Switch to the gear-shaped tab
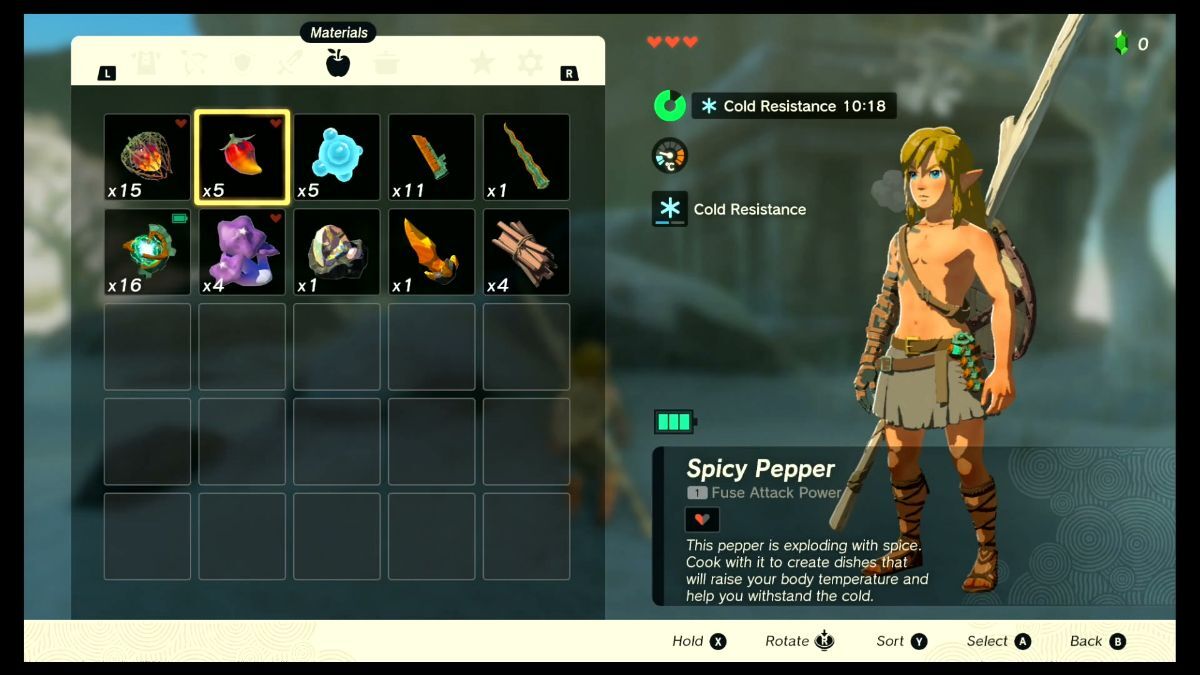Image resolution: width=1200 pixels, height=675 pixels. click(x=530, y=64)
